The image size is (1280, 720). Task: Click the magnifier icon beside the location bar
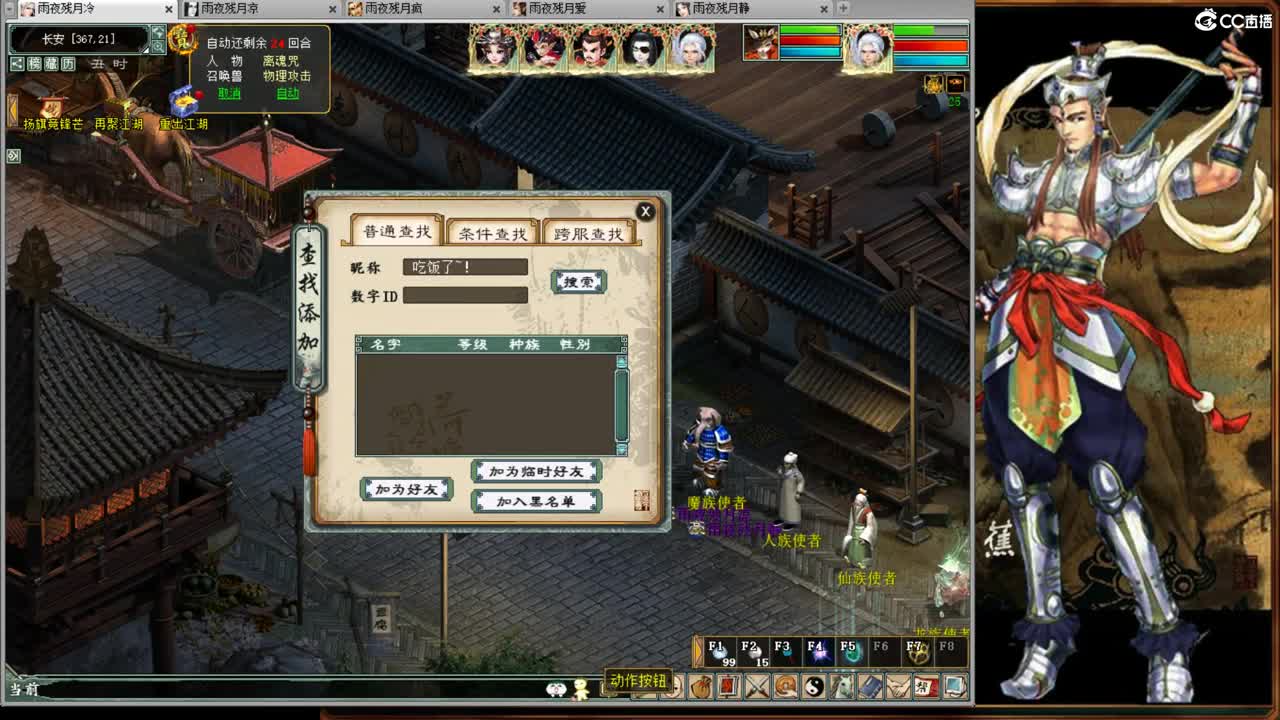coord(159,45)
